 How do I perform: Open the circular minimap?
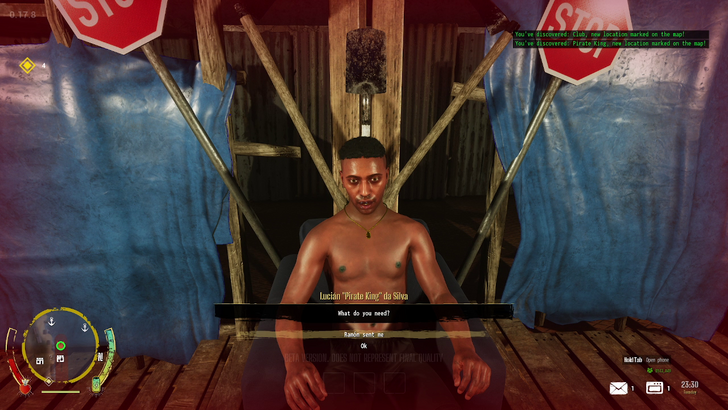(x=60, y=346)
